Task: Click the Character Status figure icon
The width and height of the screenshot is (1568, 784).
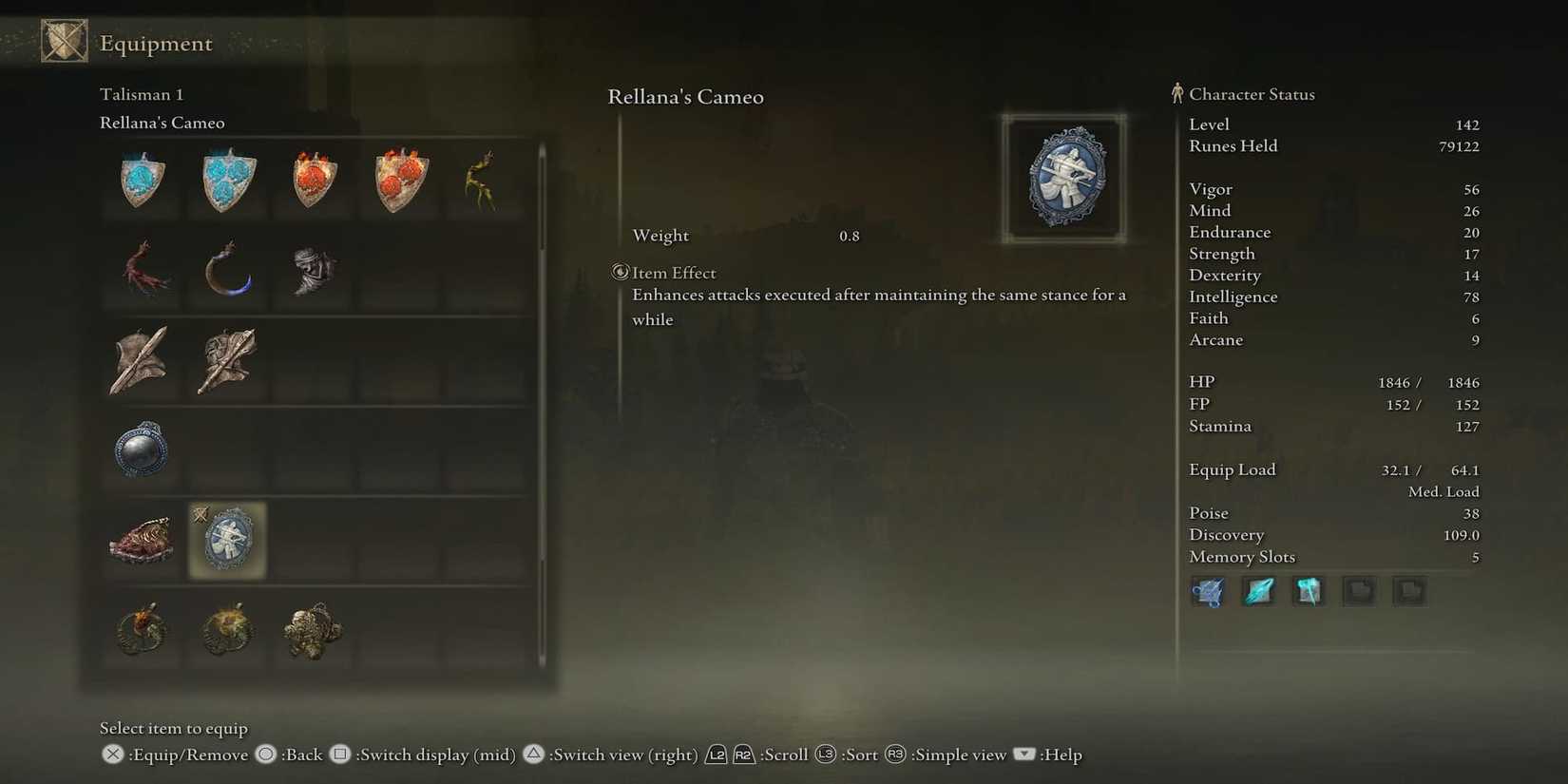Action: click(1176, 93)
